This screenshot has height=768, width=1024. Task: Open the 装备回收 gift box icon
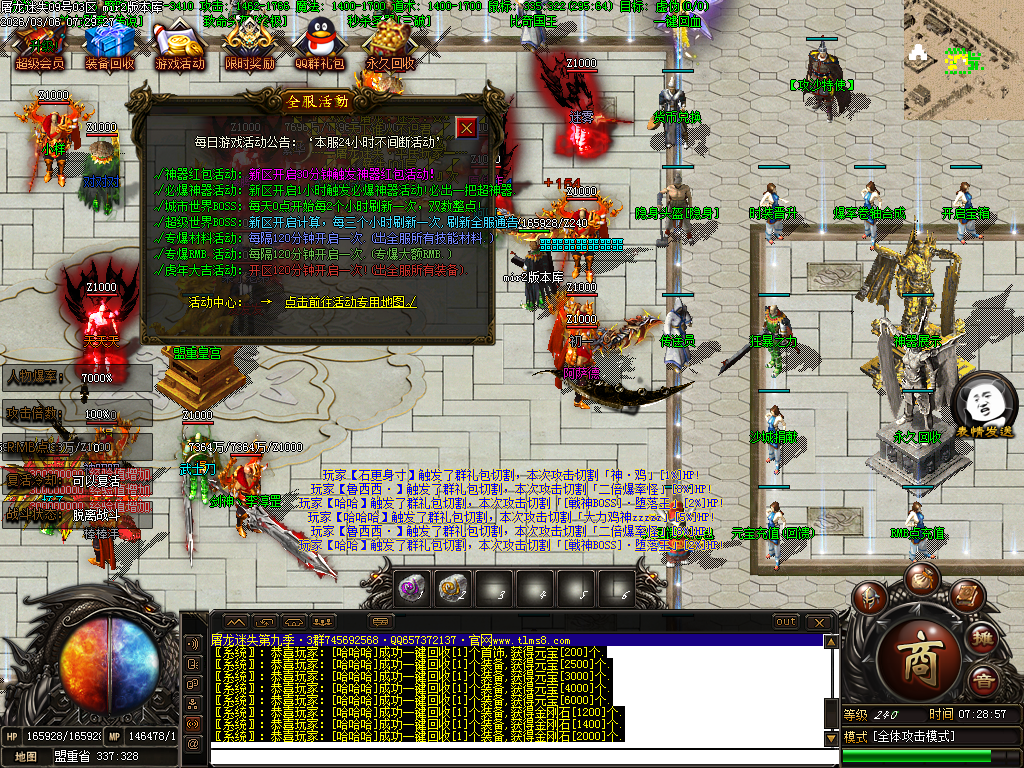click(108, 46)
